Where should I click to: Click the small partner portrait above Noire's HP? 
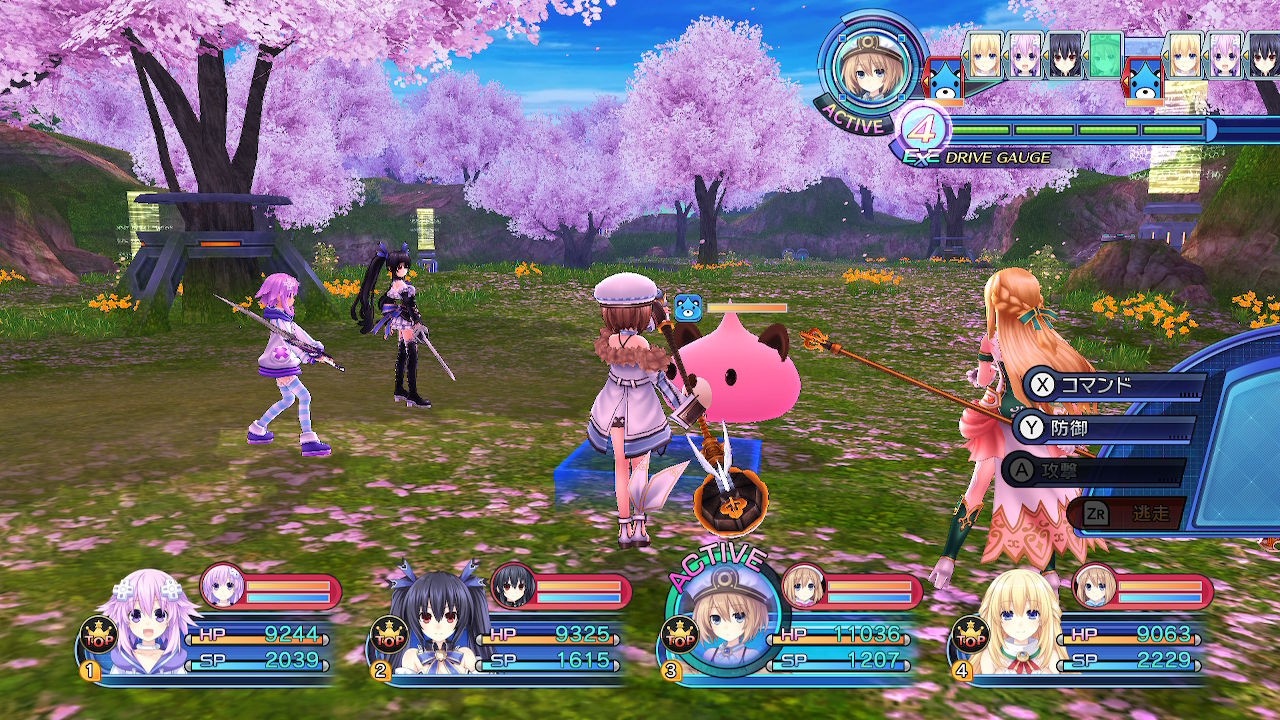(x=512, y=587)
